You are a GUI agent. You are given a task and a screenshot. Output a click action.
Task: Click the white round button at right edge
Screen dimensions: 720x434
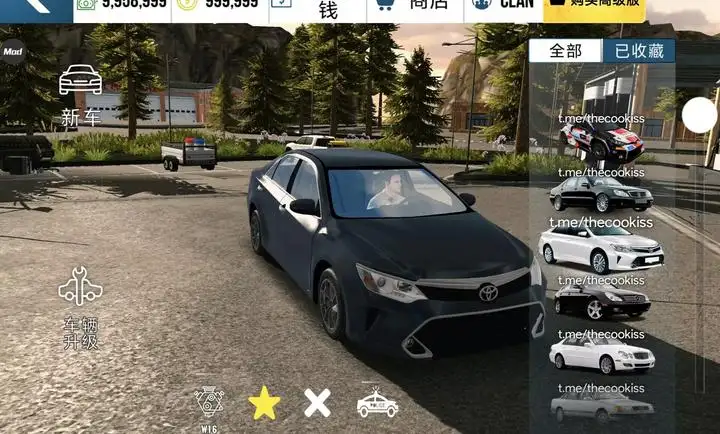pyautogui.click(x=700, y=116)
